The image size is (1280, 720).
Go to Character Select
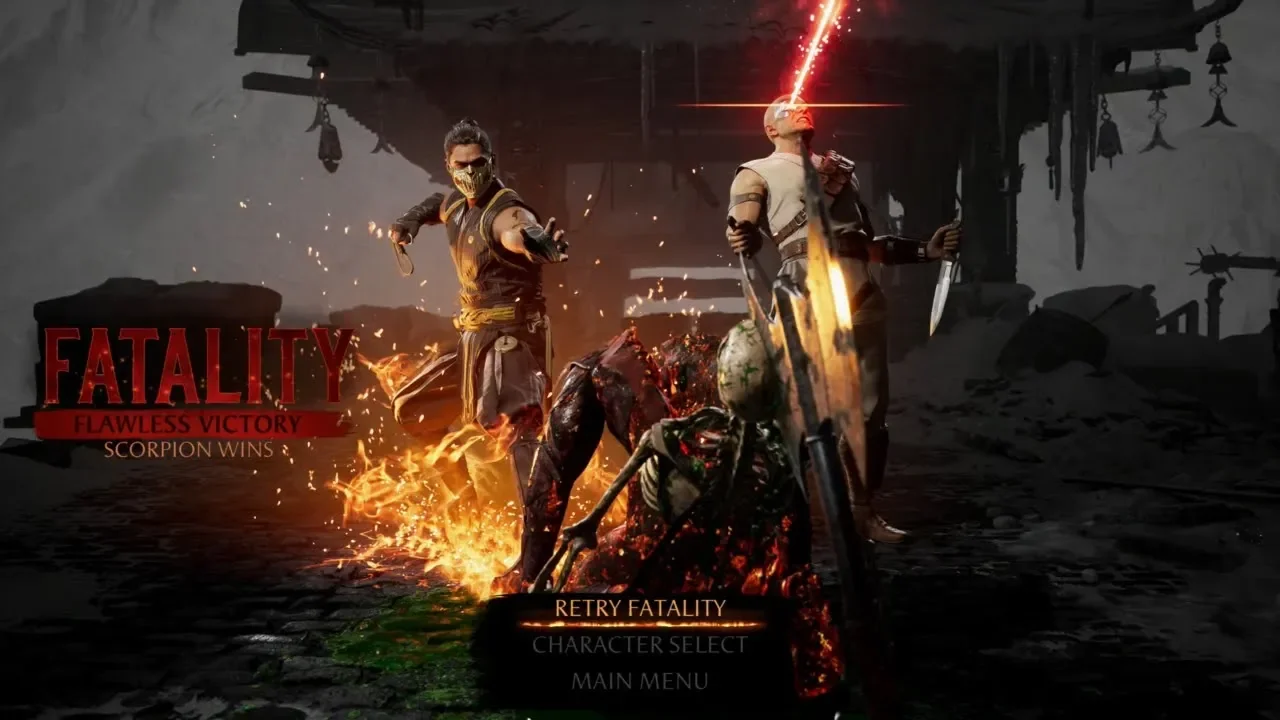point(640,645)
